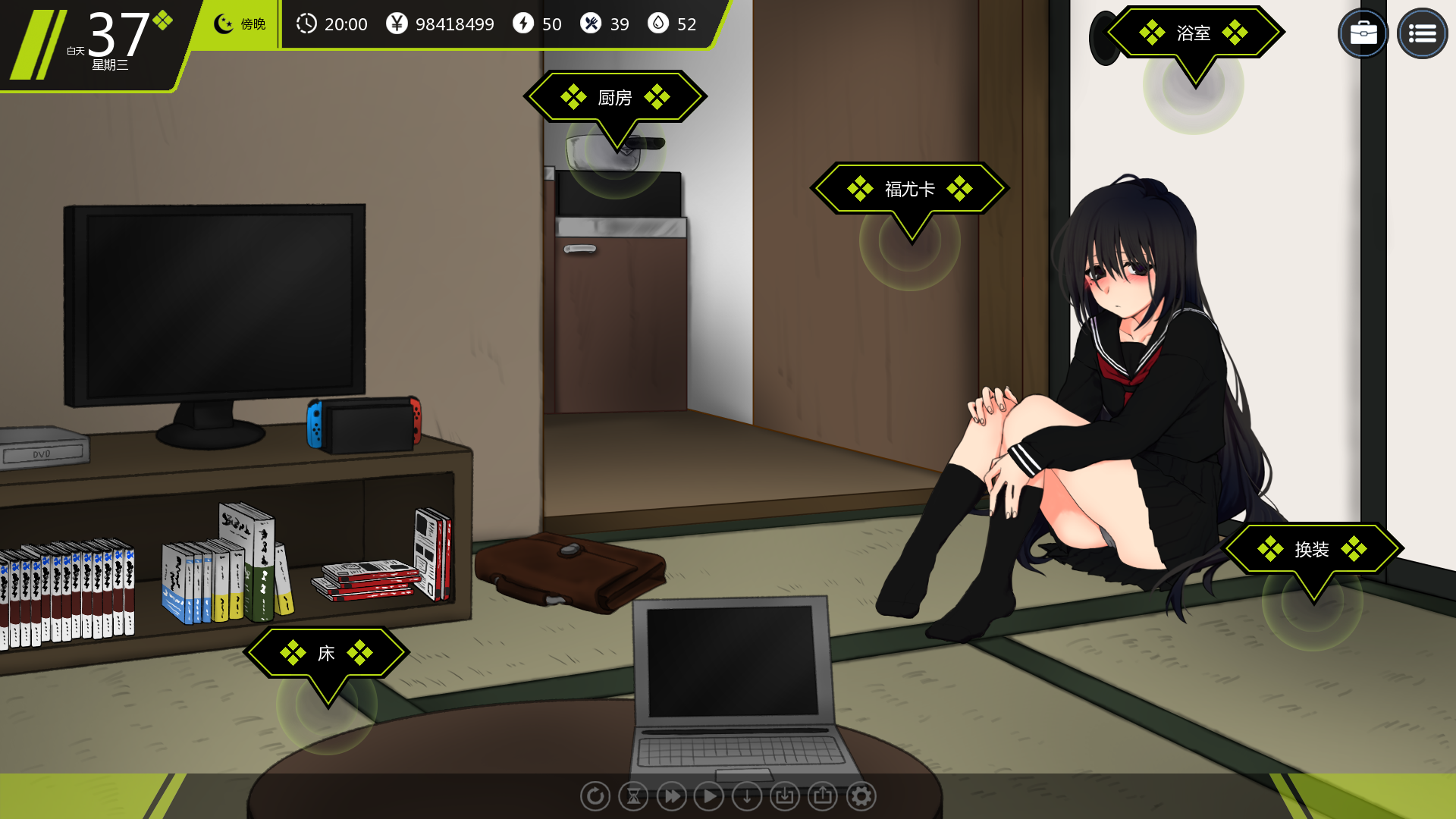Choose the 床 bed interaction label
Screen dimensions: 1456x819
[327, 652]
